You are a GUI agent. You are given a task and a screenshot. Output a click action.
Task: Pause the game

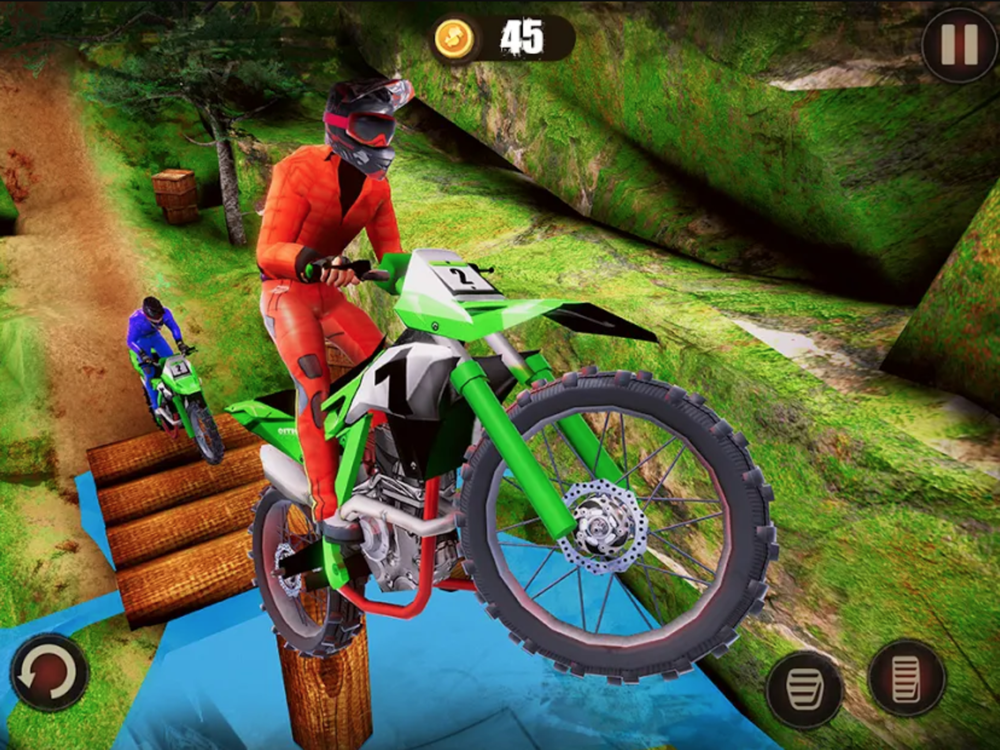959,46
